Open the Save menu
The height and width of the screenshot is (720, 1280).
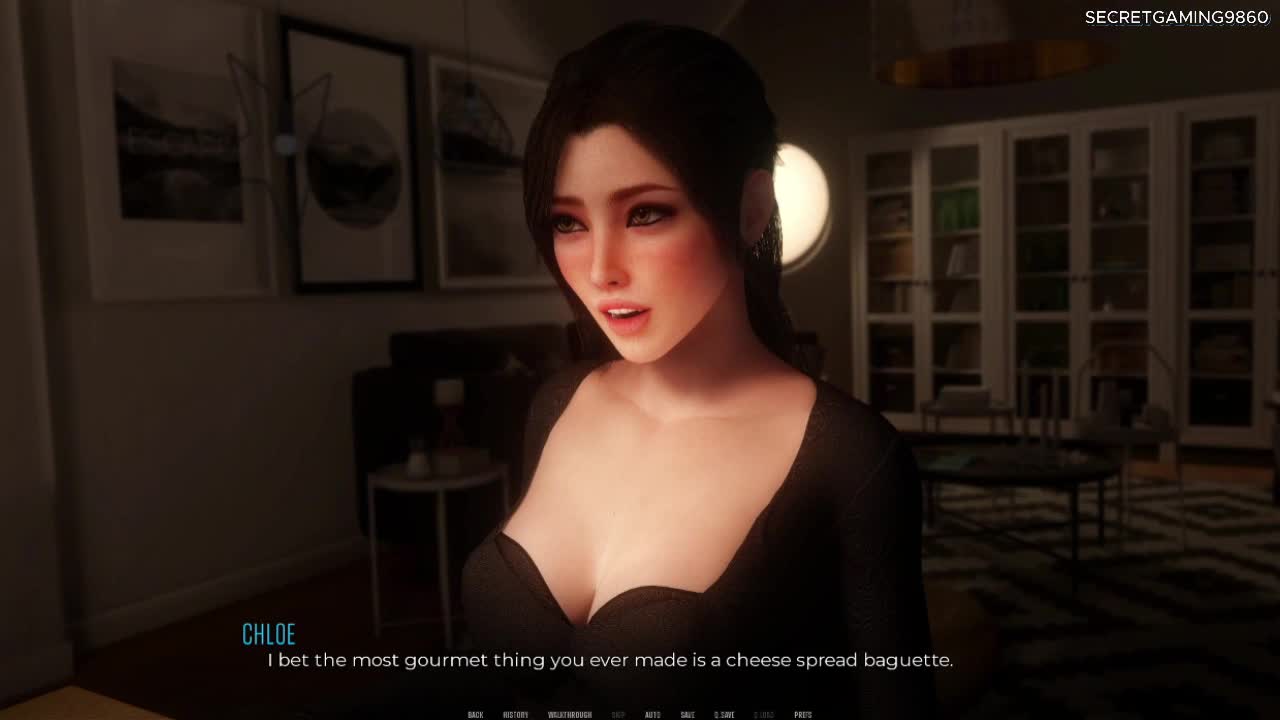pyautogui.click(x=687, y=715)
